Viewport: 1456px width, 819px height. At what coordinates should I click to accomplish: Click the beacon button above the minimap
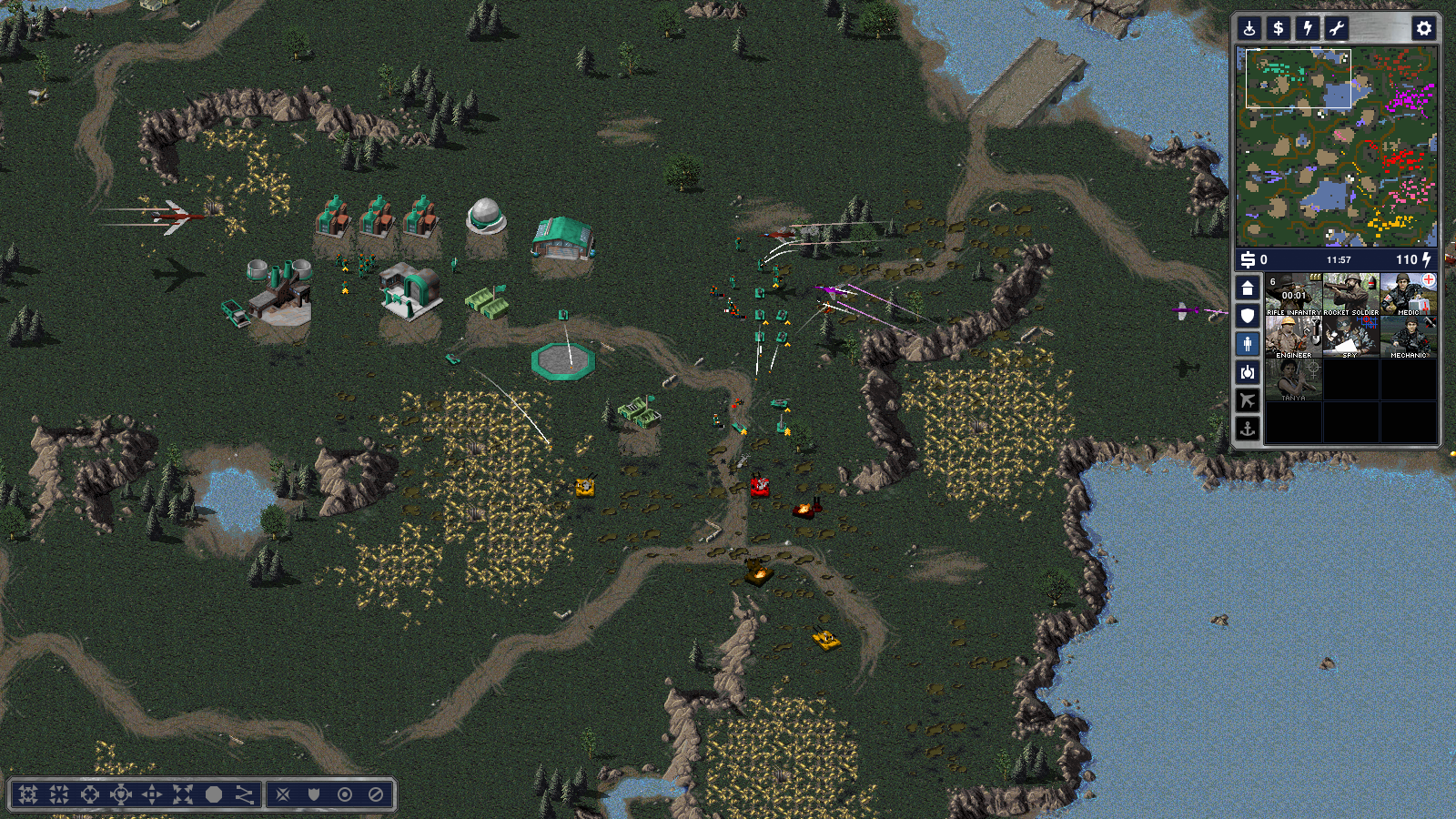pyautogui.click(x=1249, y=28)
